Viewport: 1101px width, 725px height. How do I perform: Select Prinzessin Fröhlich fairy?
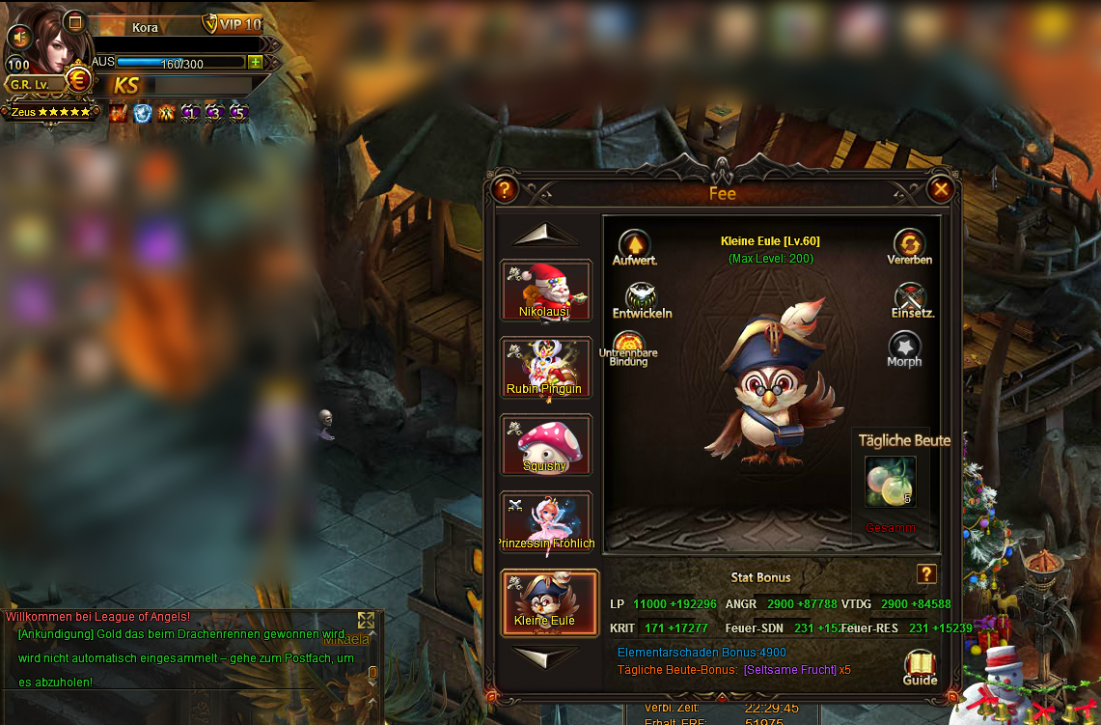546,521
